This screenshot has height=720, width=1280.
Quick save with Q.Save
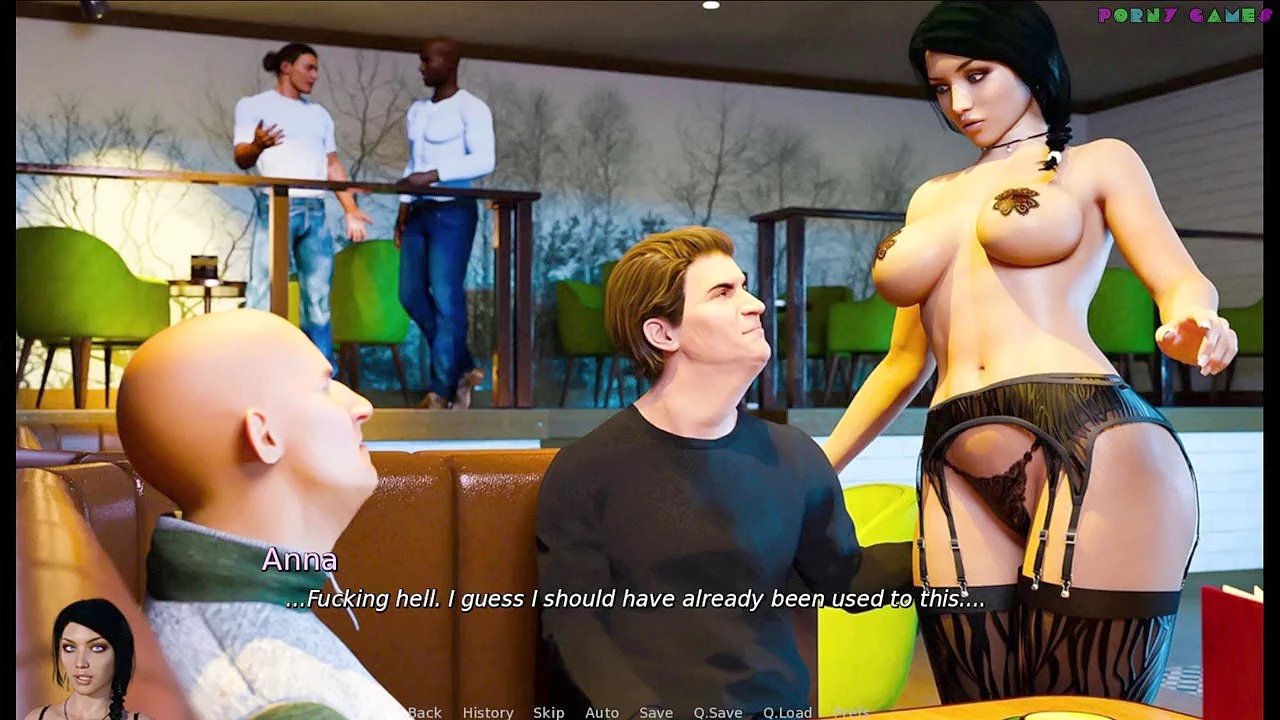(x=718, y=712)
